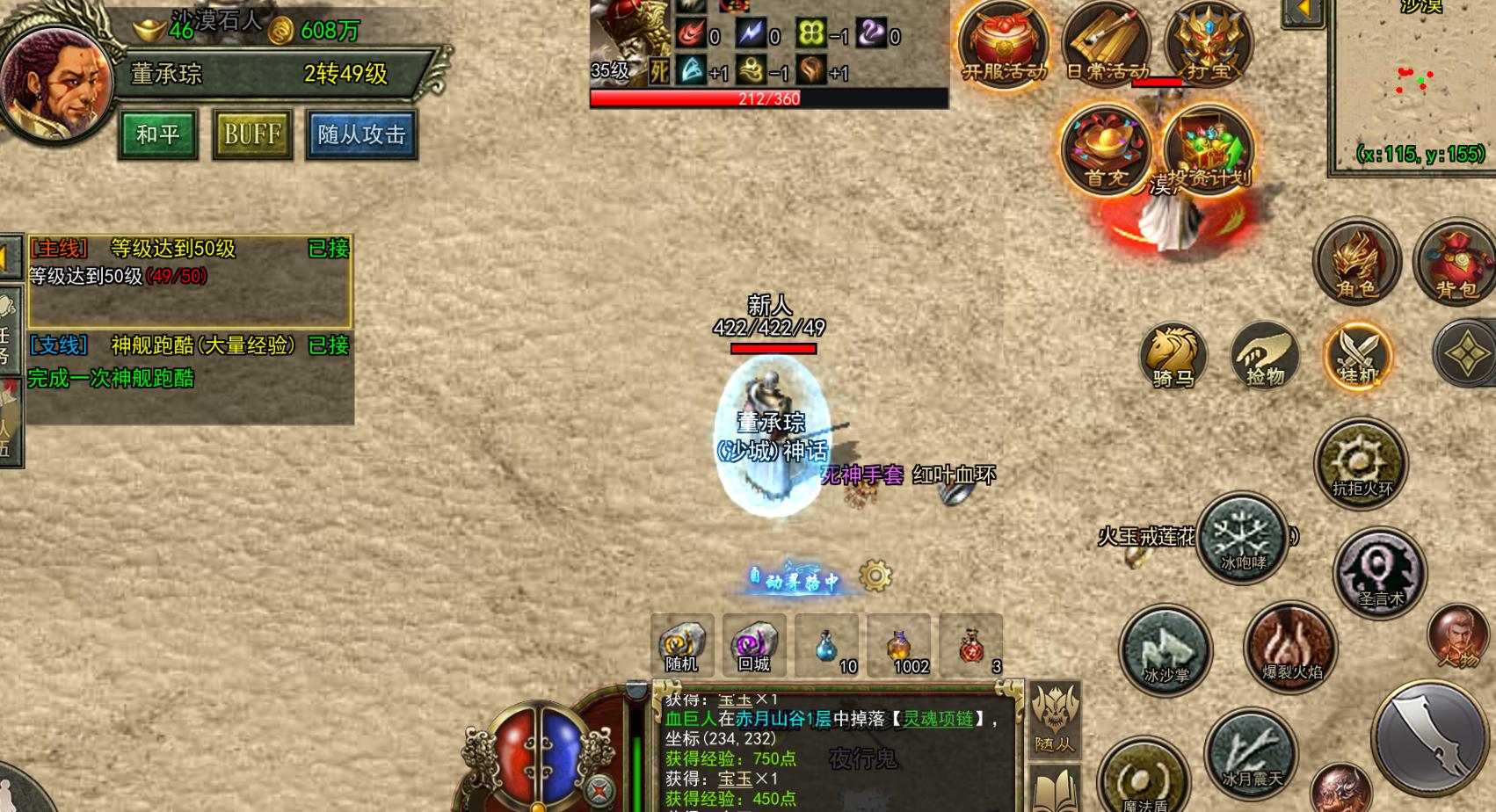Click the 灵魂项链 item link in chat
The width and height of the screenshot is (1496, 812).
pyautogui.click(x=940, y=718)
